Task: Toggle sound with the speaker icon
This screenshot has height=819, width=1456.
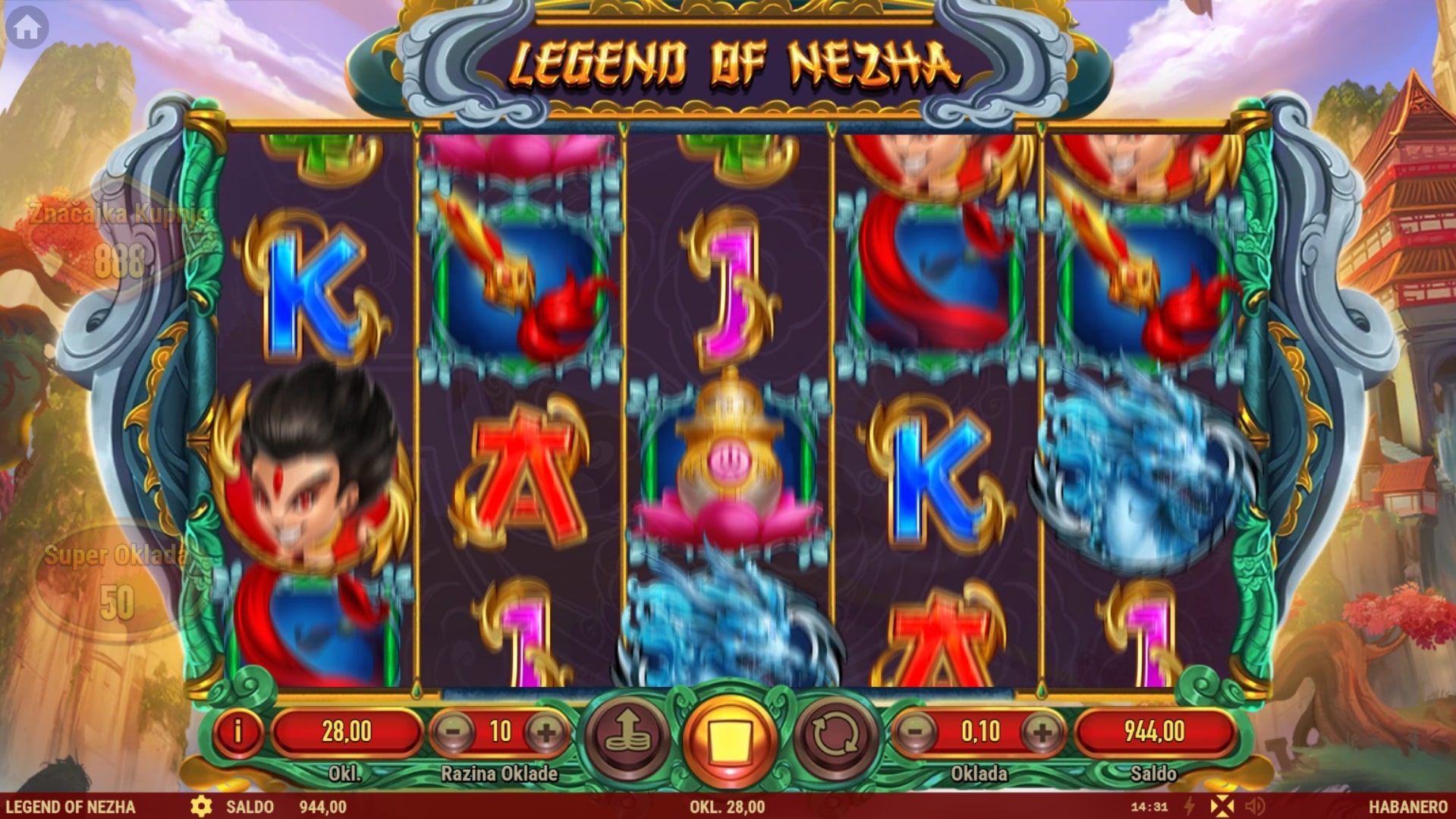Action: coord(1255,806)
